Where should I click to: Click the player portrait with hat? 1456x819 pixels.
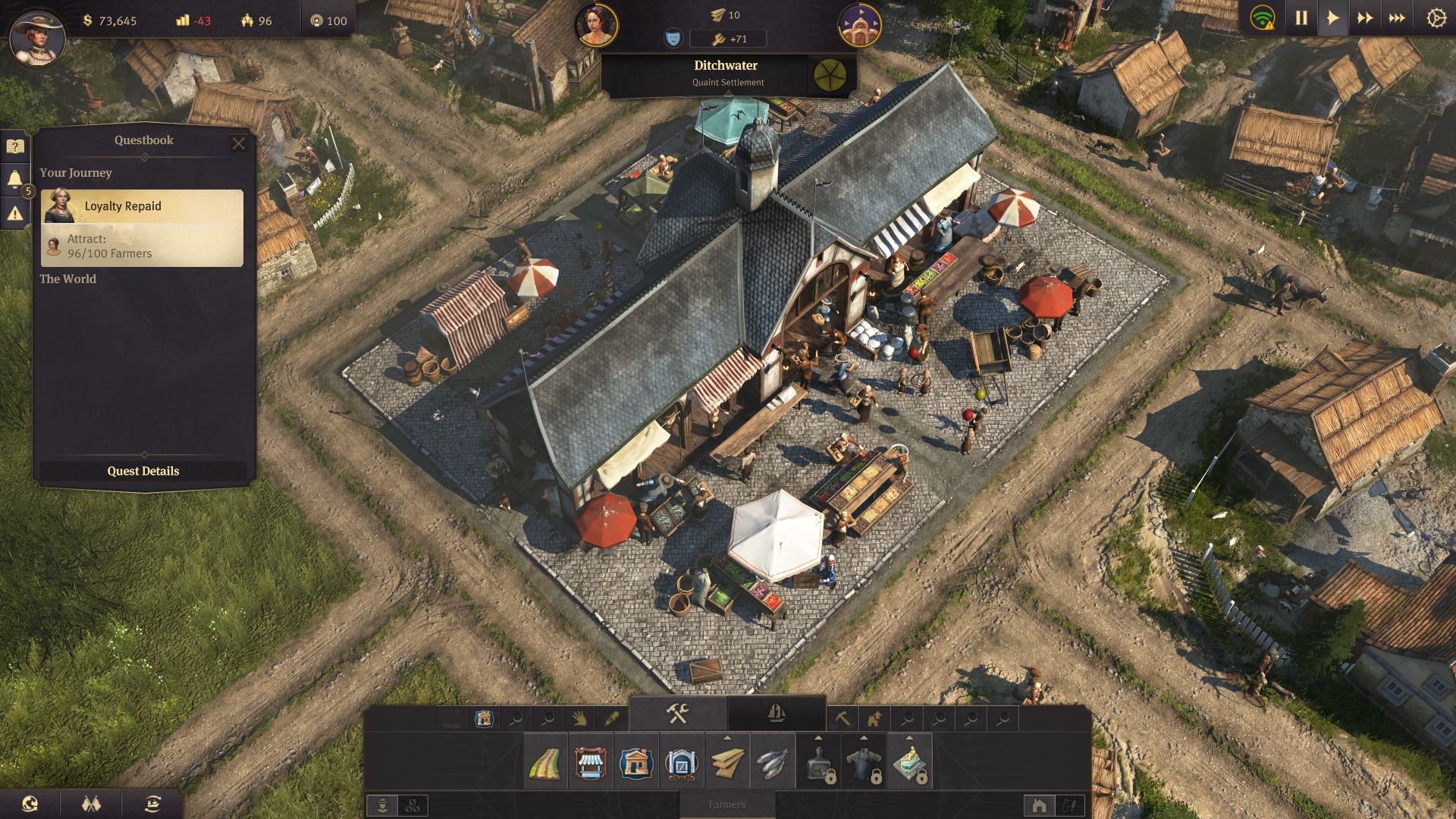click(x=36, y=36)
